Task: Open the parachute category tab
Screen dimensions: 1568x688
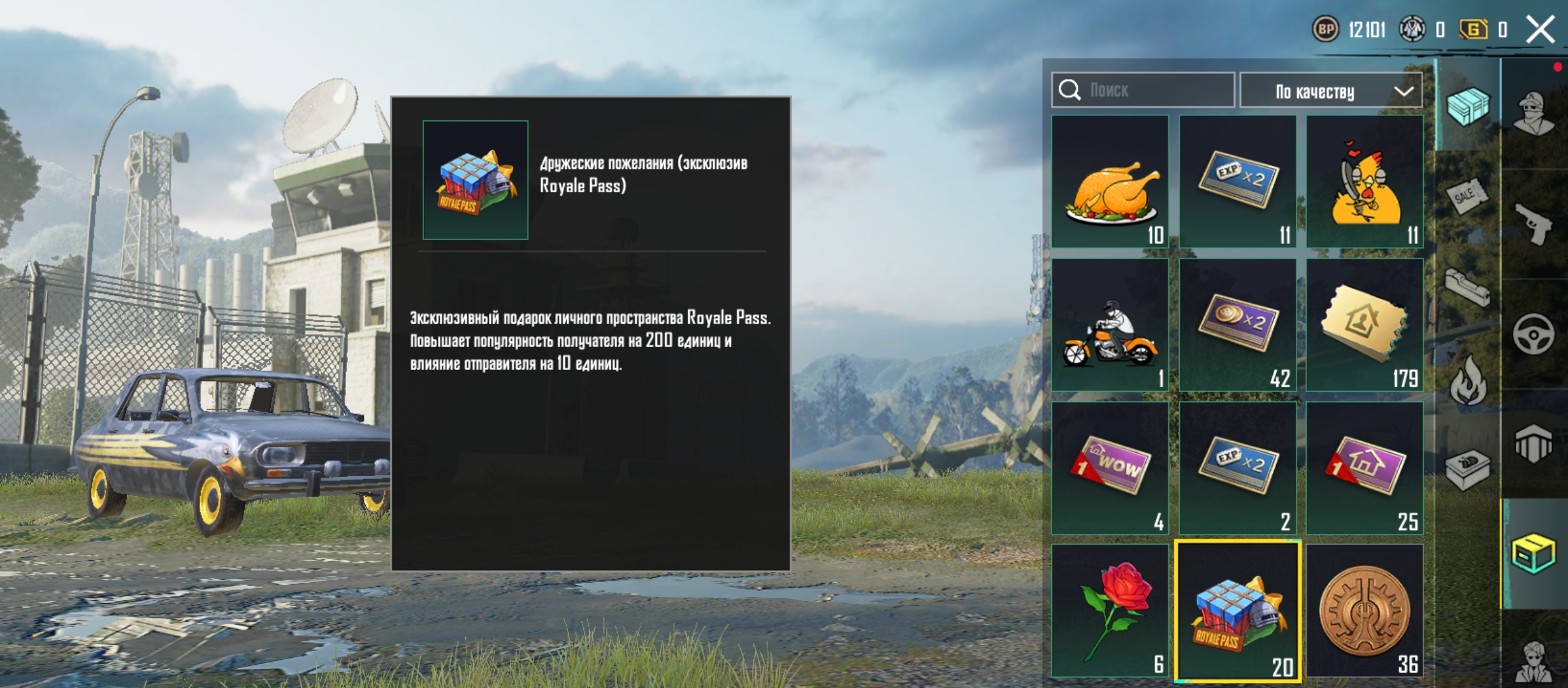Action: [x=1534, y=443]
